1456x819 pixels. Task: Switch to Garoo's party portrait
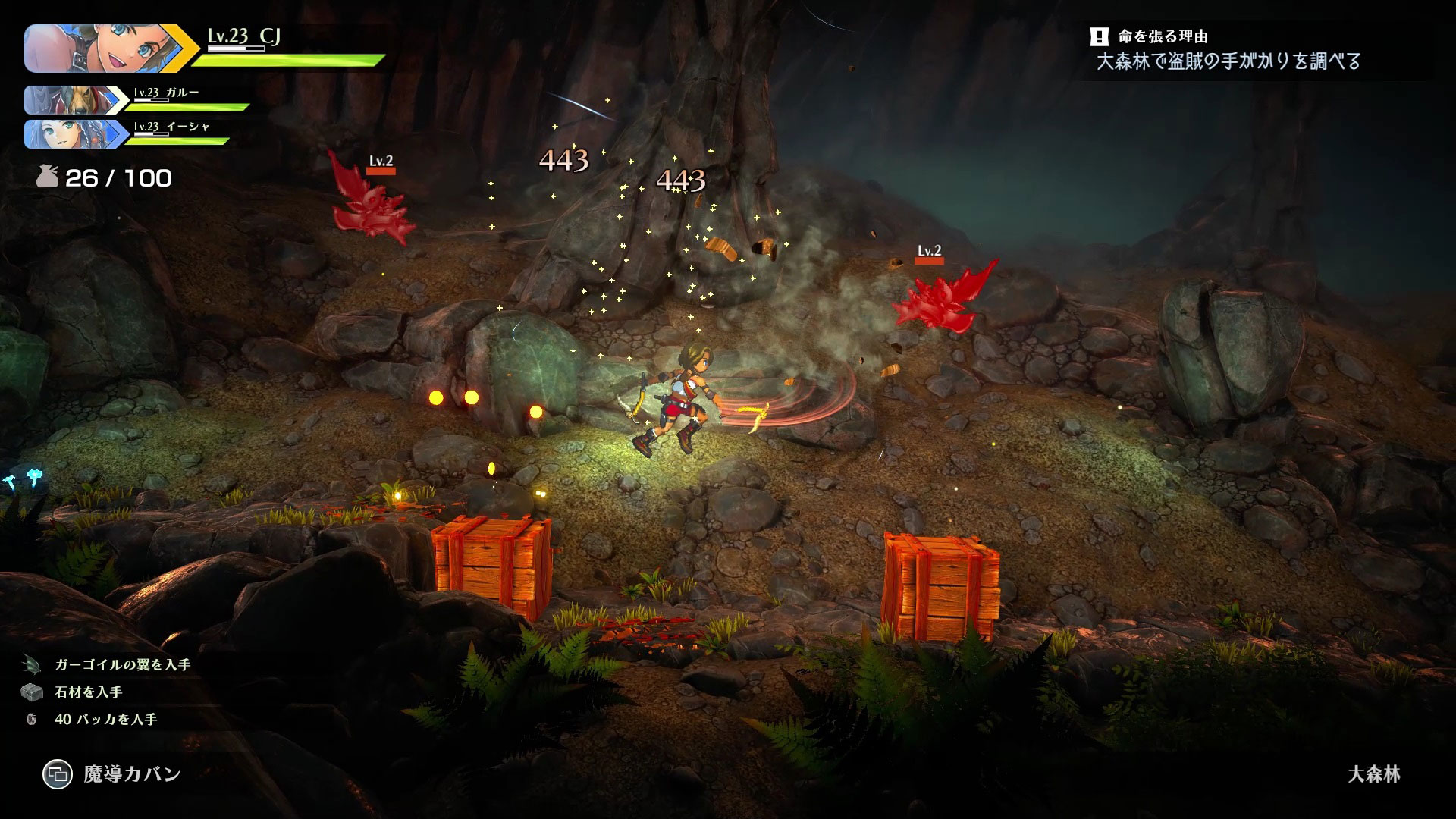(x=68, y=99)
